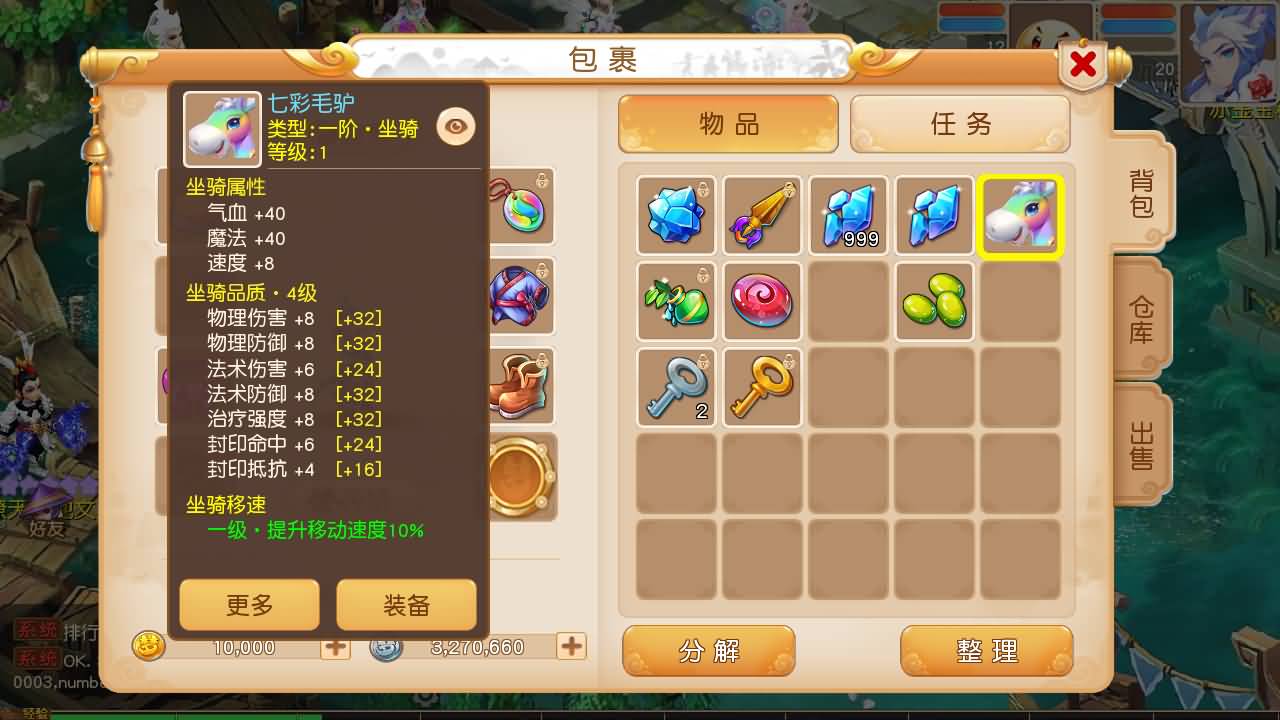Click the gold coin icon near the bottom
This screenshot has height=720, width=1280.
148,647
